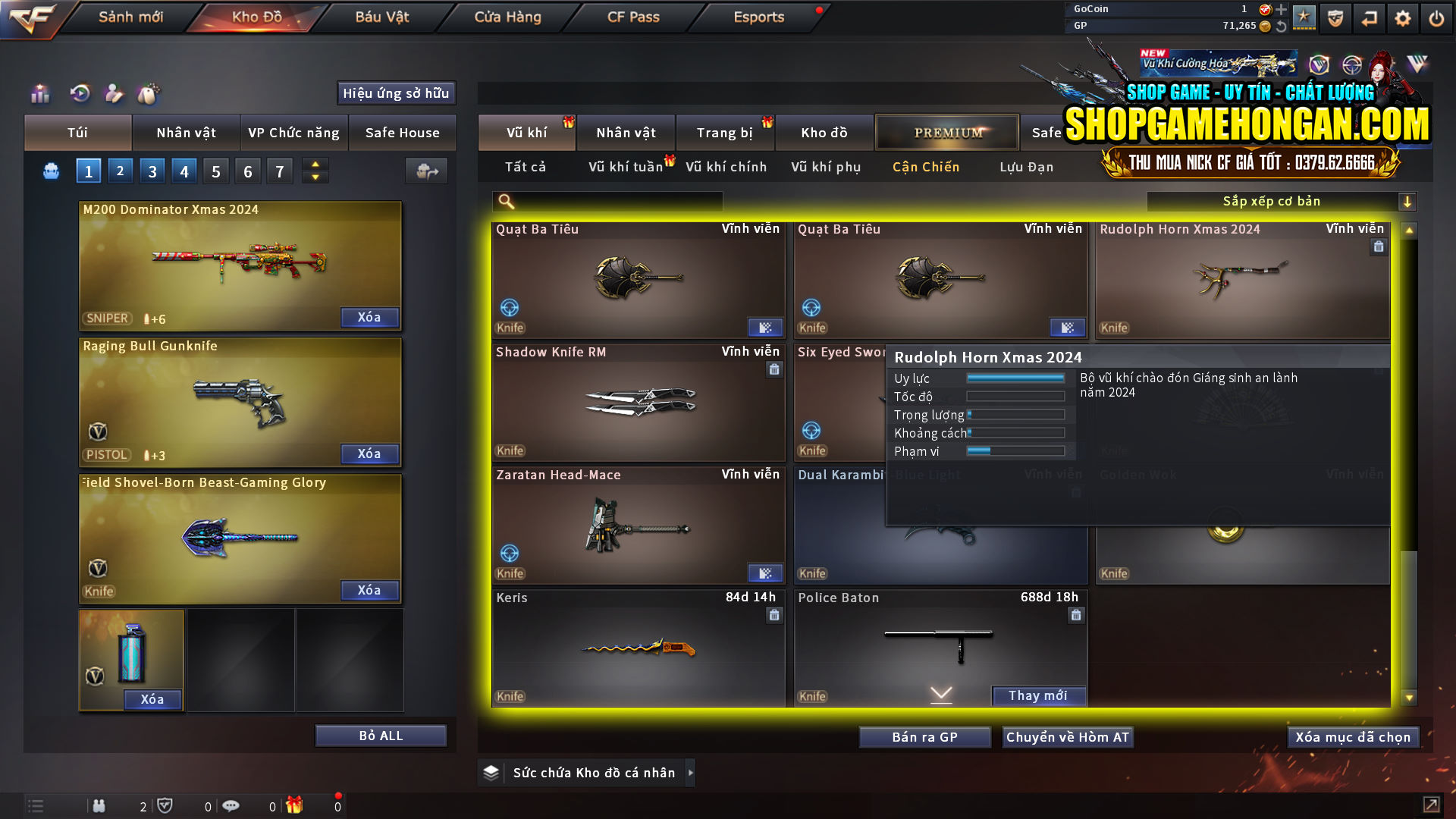Toggle bag slot 5 in the inventory bag row
1456x819 pixels.
tap(215, 171)
